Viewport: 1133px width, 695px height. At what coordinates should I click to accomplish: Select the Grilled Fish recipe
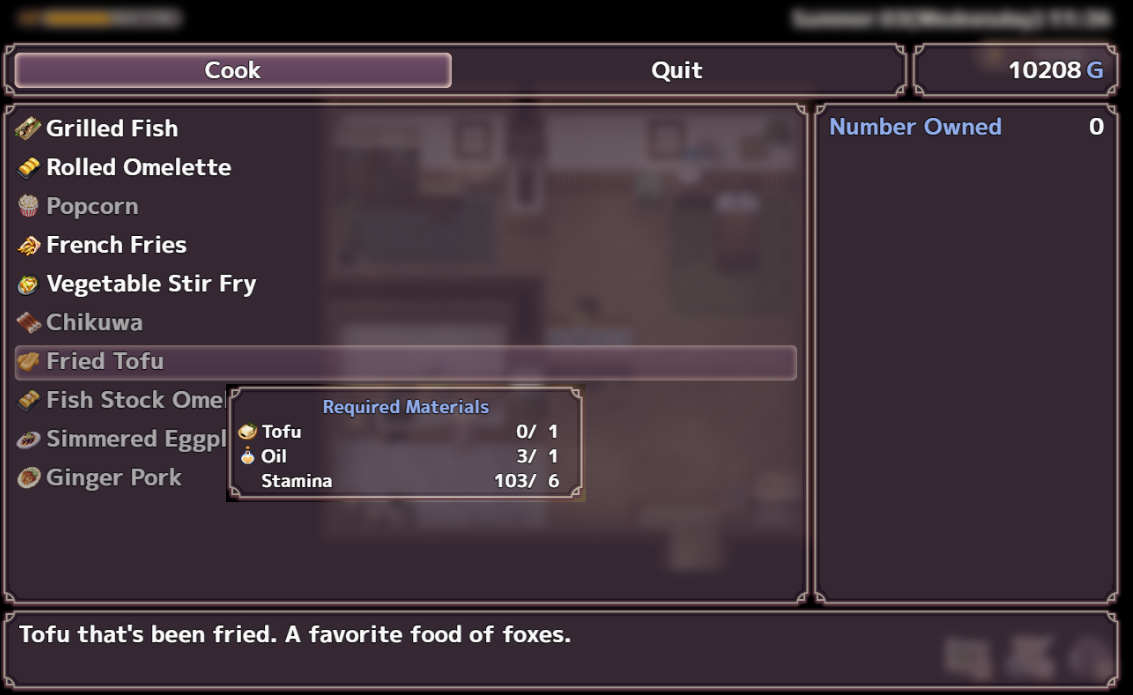point(112,128)
